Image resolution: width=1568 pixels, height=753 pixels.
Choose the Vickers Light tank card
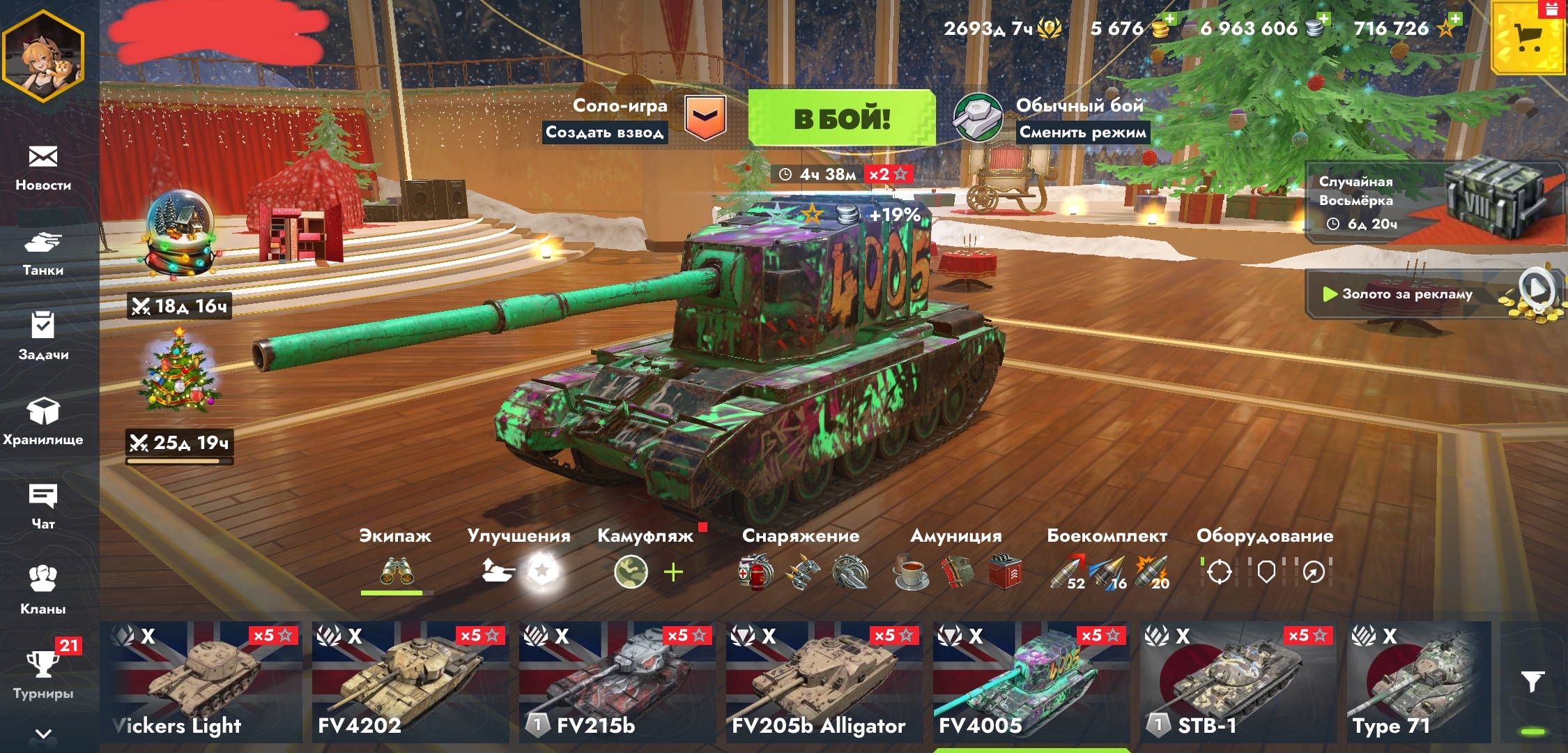(202, 682)
